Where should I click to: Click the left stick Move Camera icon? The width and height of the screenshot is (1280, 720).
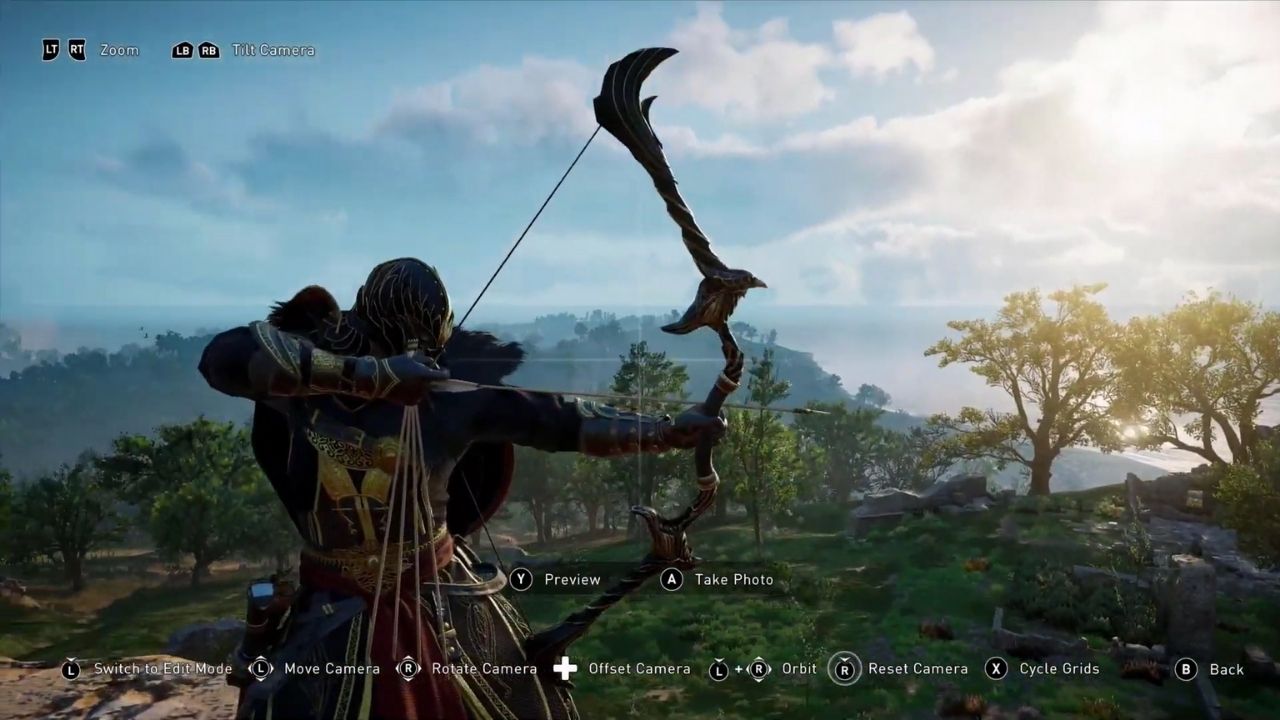click(260, 668)
